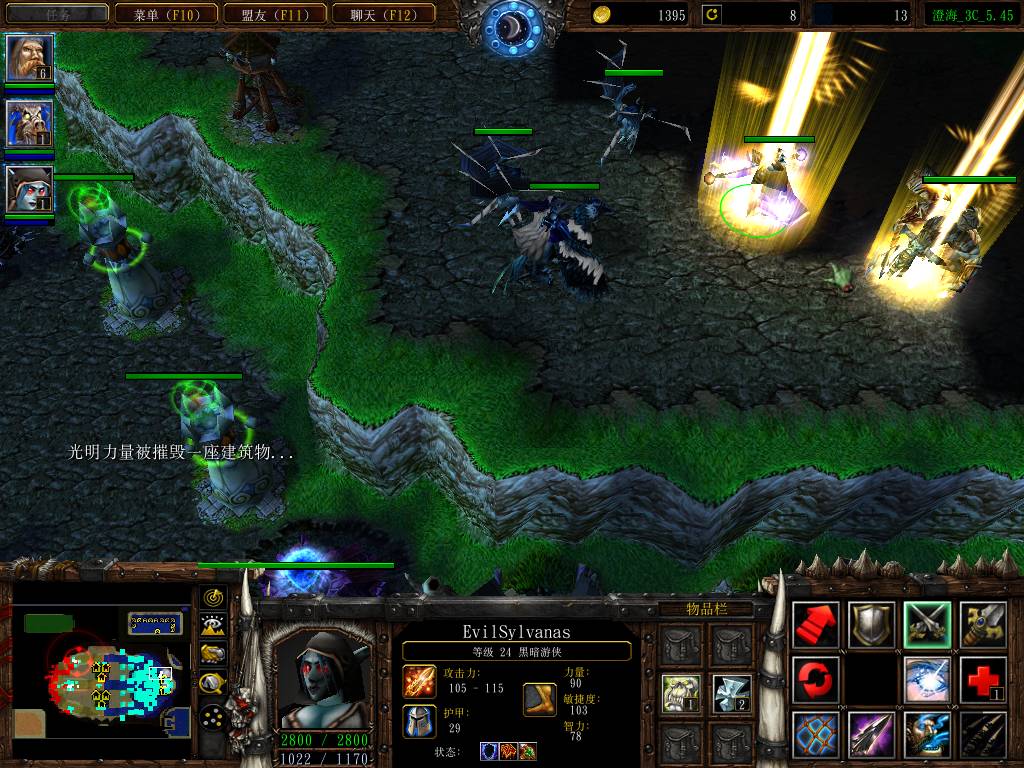
Task: Toggle the minimap terrain display button
Action: [x=213, y=626]
